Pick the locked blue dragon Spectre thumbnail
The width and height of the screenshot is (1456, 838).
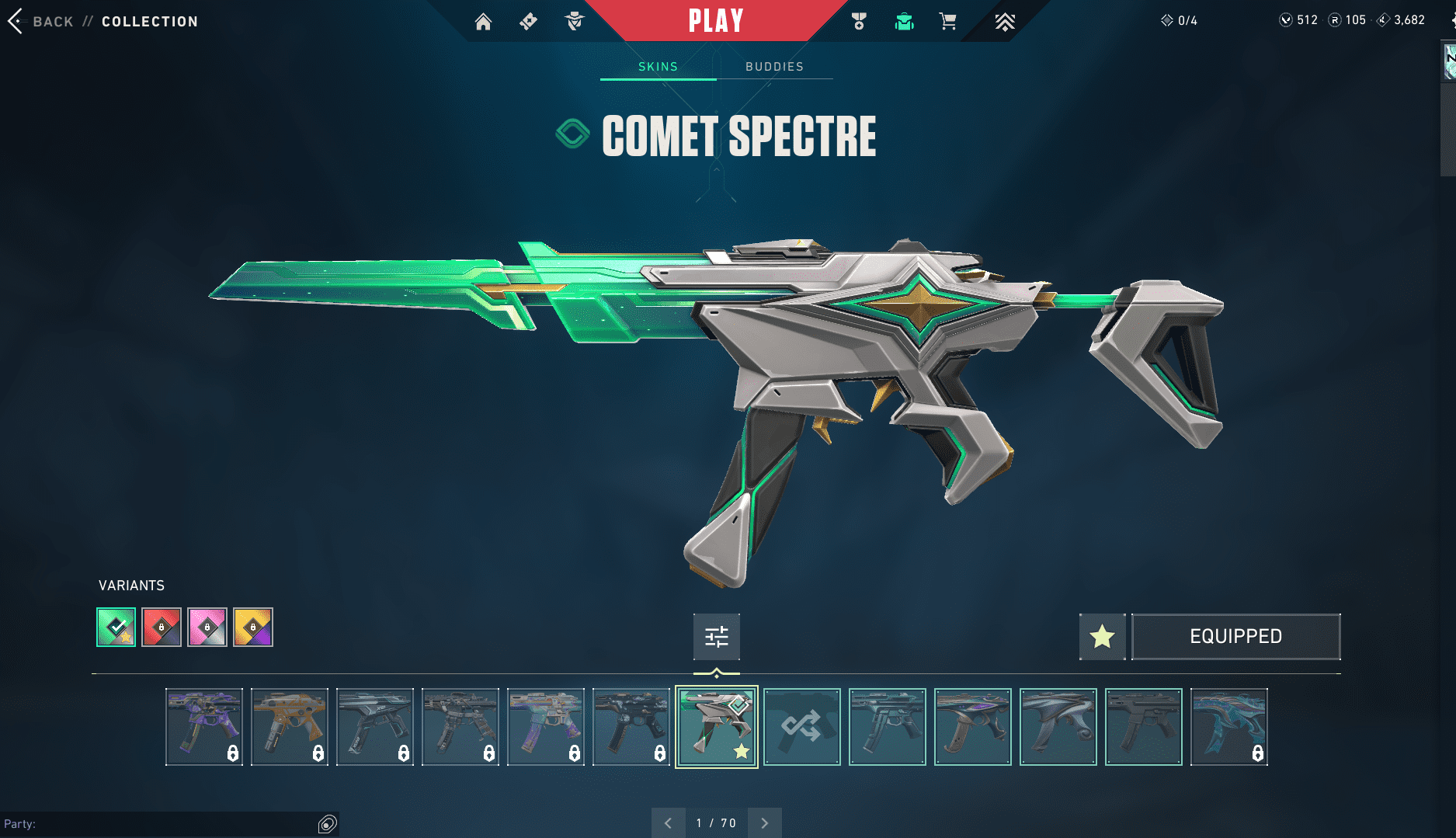pyautogui.click(x=1228, y=727)
